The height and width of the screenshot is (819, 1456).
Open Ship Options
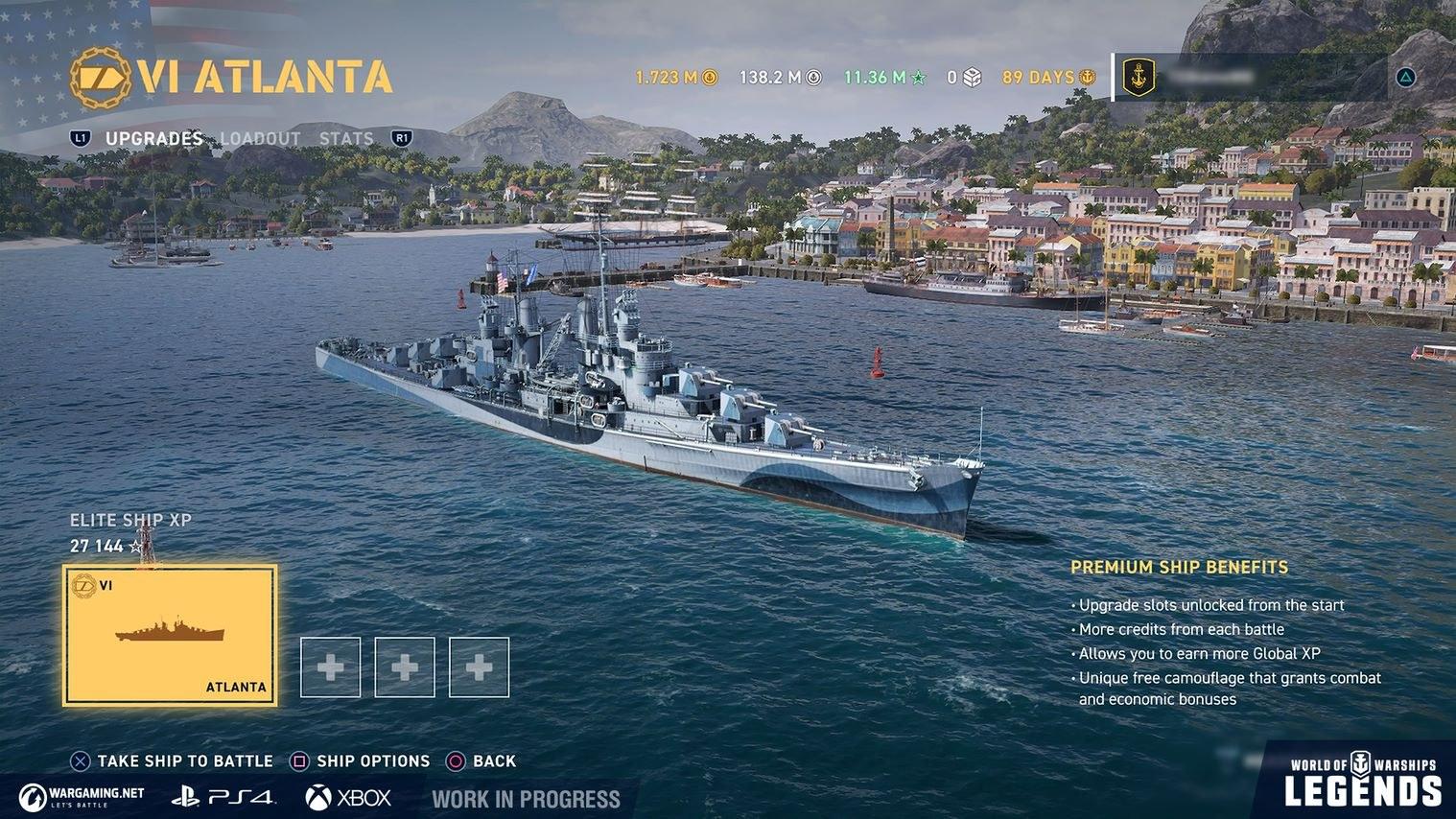point(362,761)
